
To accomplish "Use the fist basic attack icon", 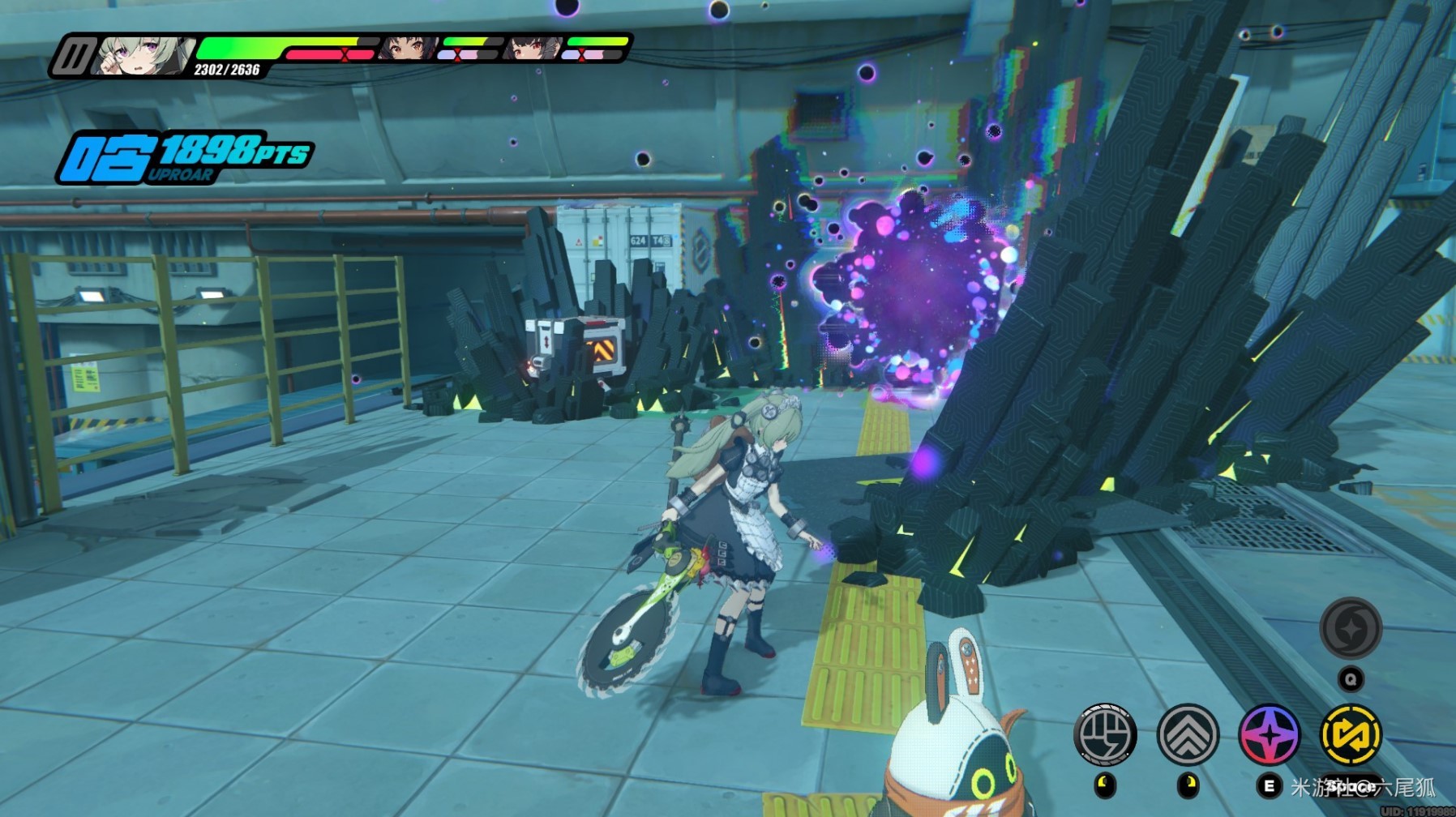I will point(1104,734).
